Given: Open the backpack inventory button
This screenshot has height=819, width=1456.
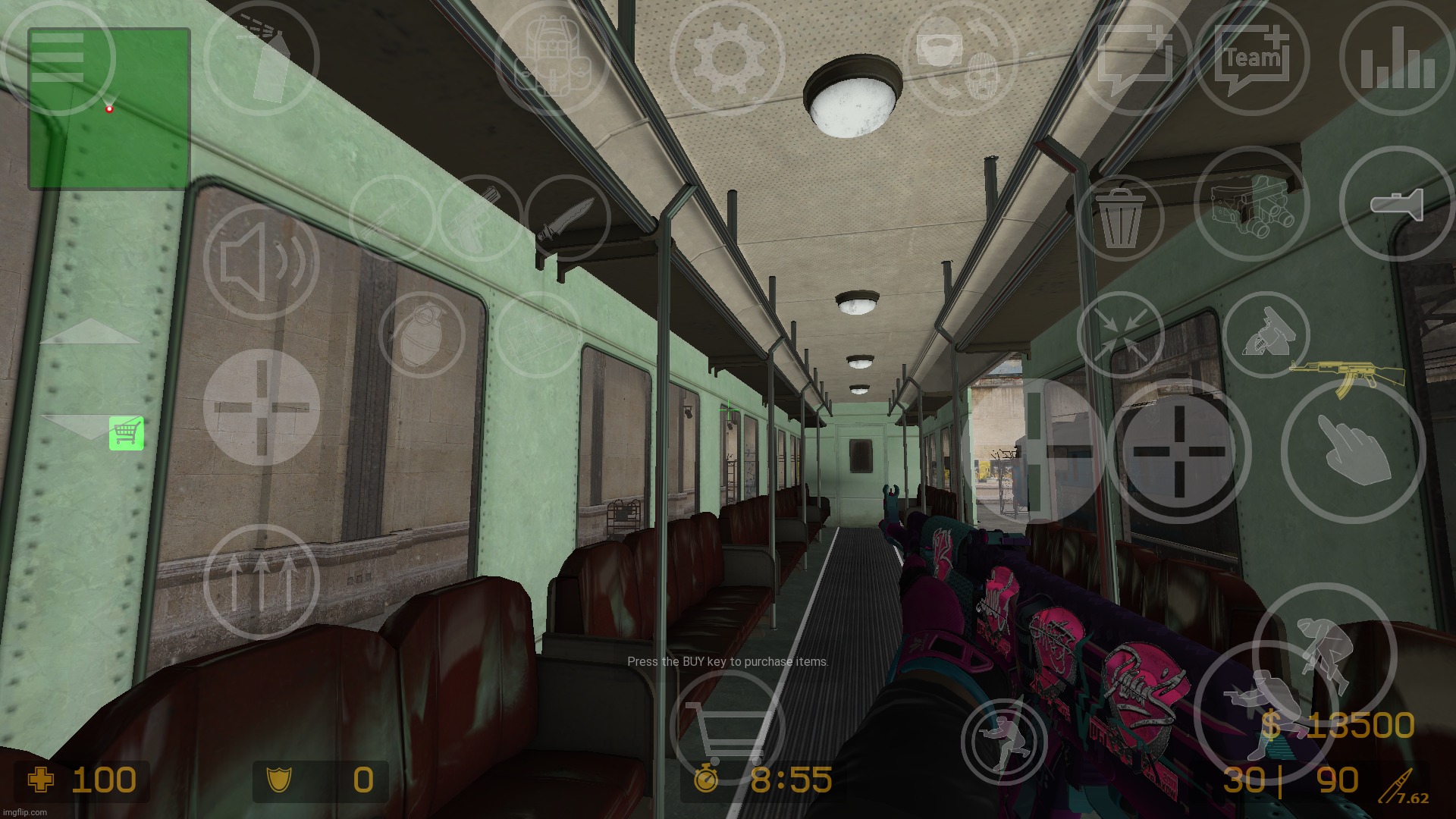Looking at the screenshot, I should click(551, 58).
